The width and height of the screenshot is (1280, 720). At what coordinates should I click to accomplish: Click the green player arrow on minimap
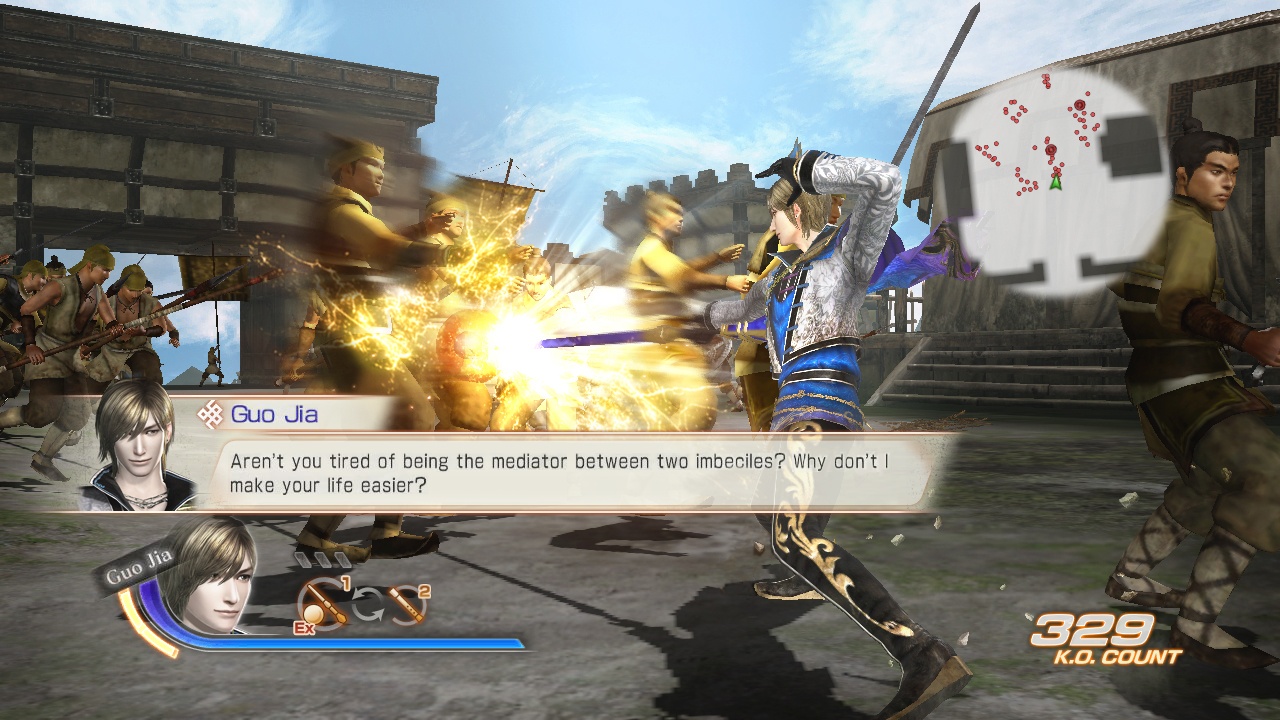[1056, 182]
